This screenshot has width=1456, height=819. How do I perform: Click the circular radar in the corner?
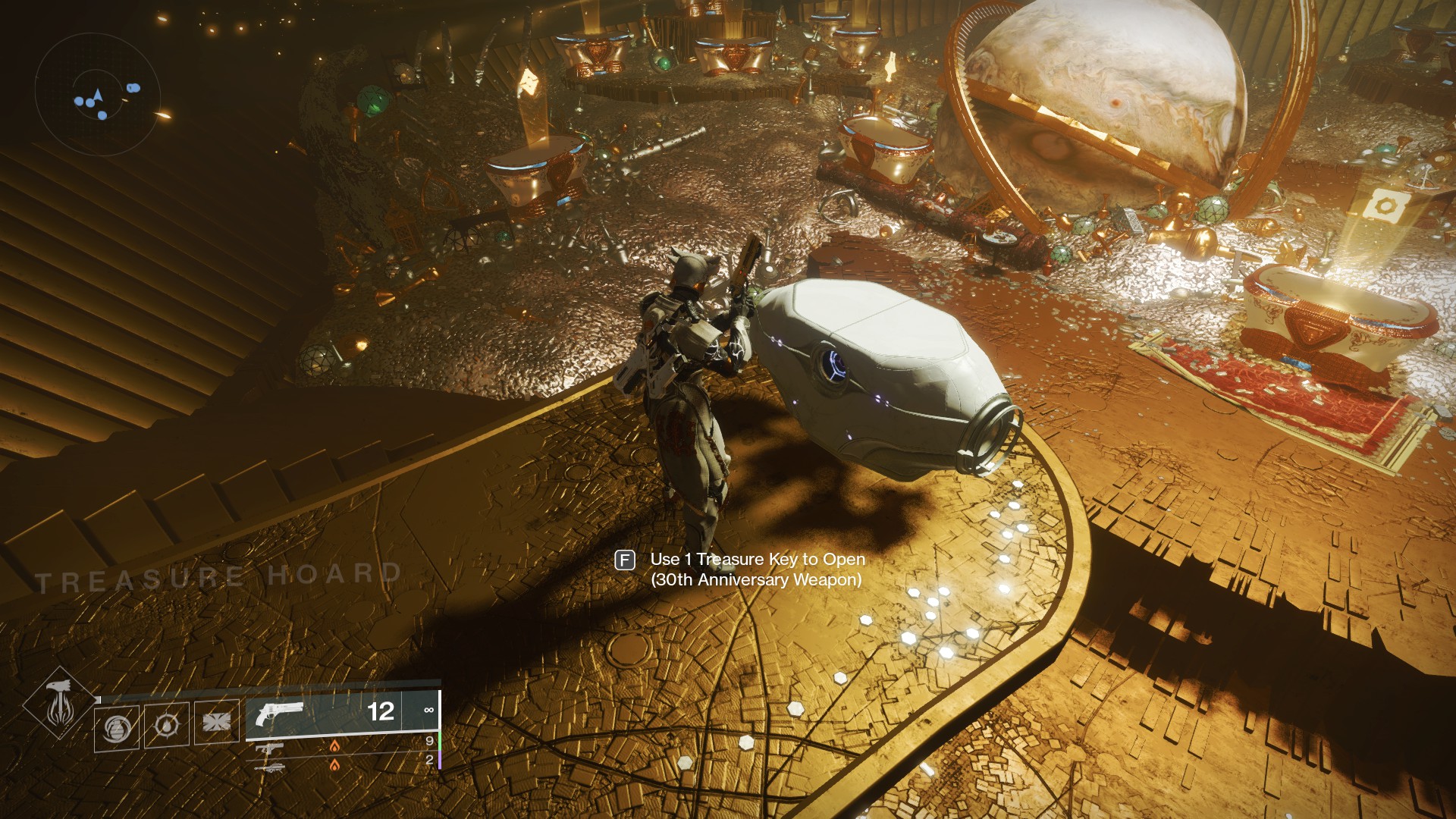point(97,94)
